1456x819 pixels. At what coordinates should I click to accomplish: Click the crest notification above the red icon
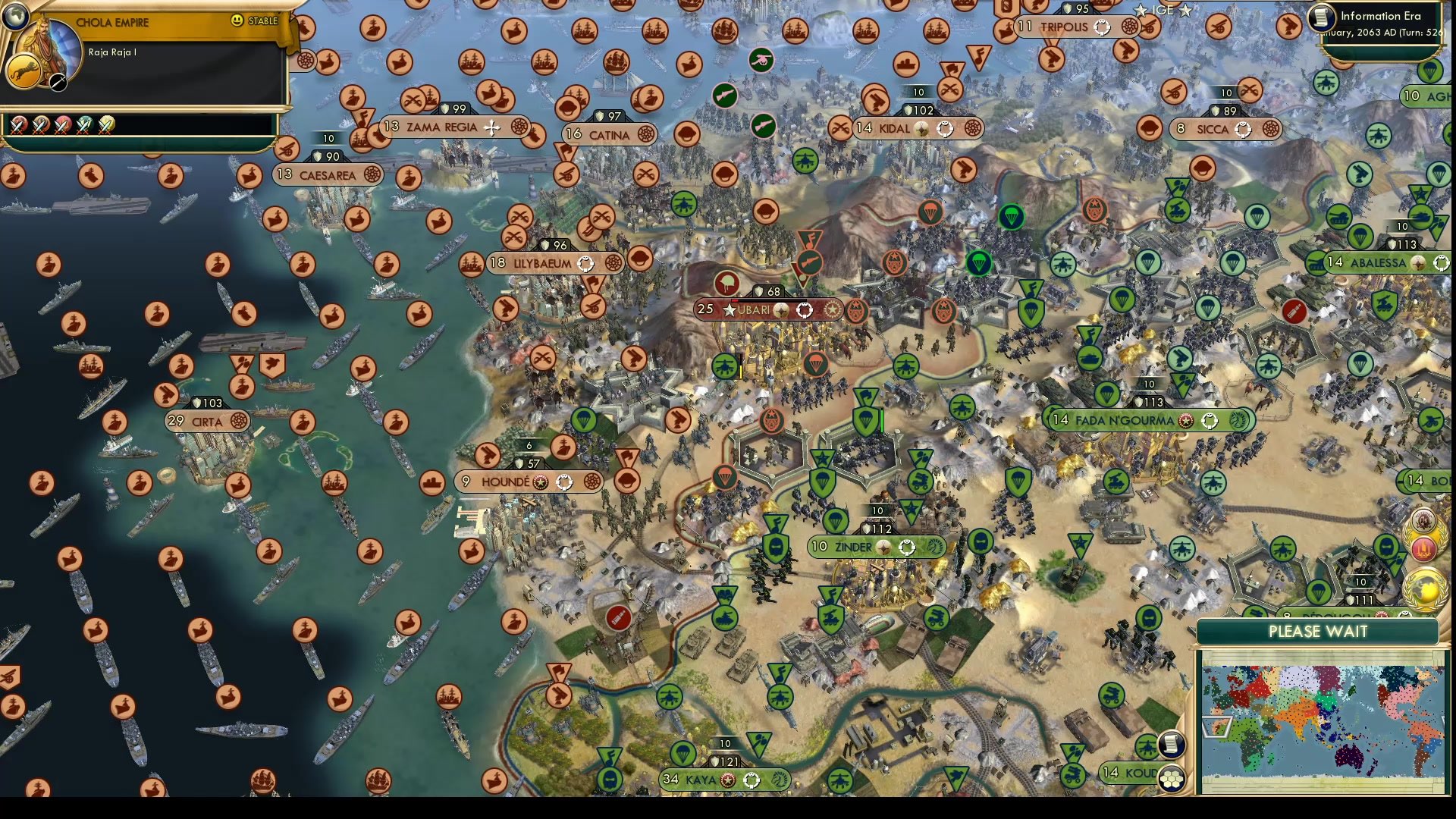pos(1423,519)
